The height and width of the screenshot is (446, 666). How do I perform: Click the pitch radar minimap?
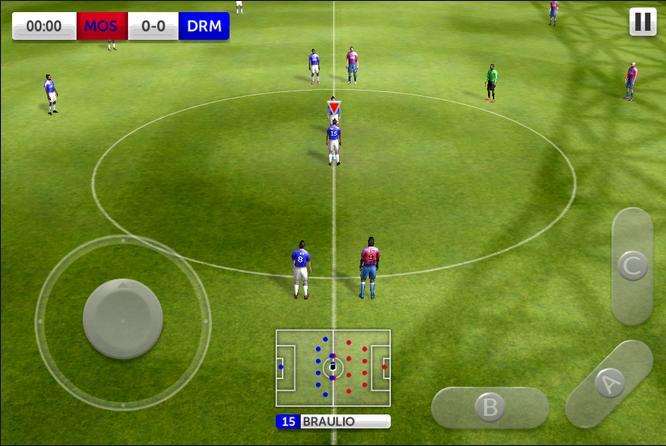(333, 368)
